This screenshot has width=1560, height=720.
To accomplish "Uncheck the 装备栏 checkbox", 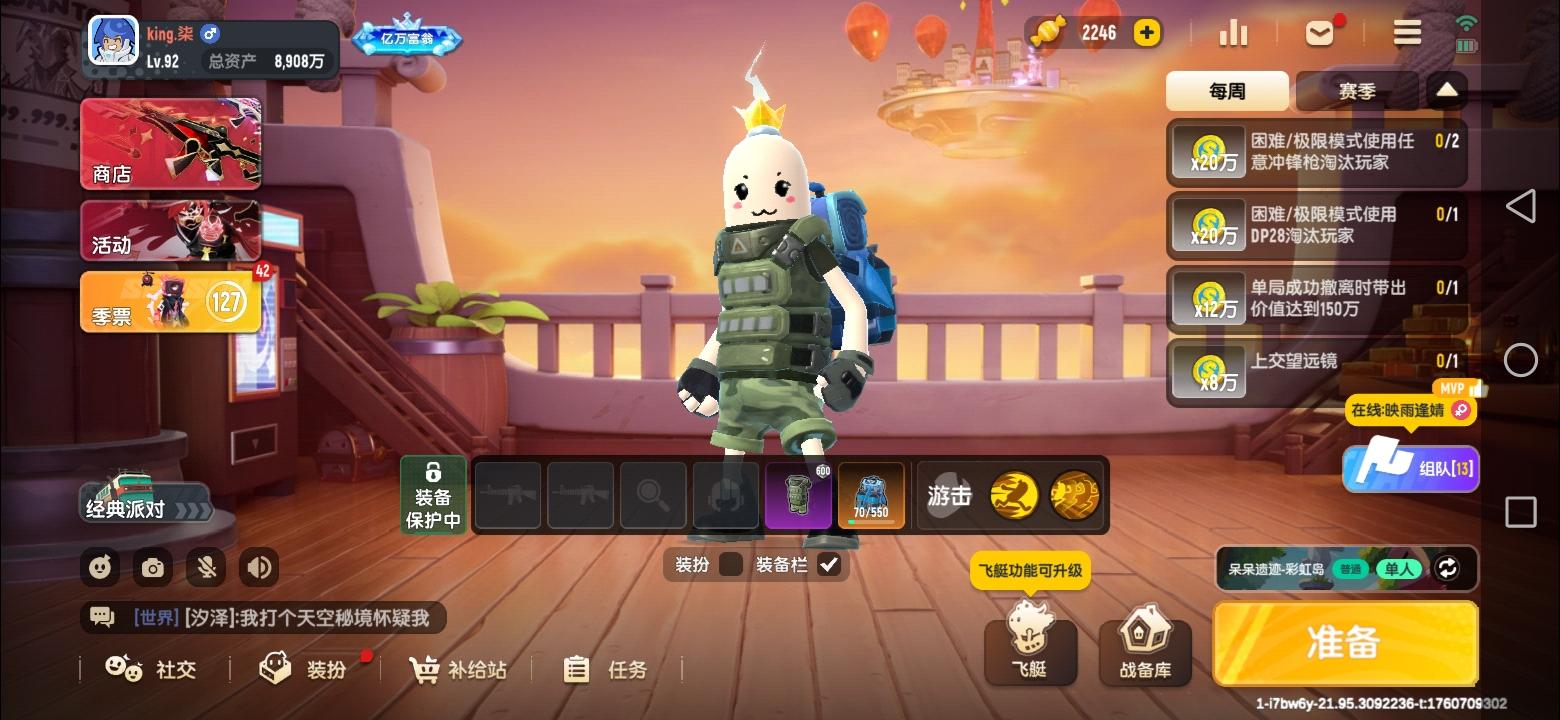I will coord(828,564).
